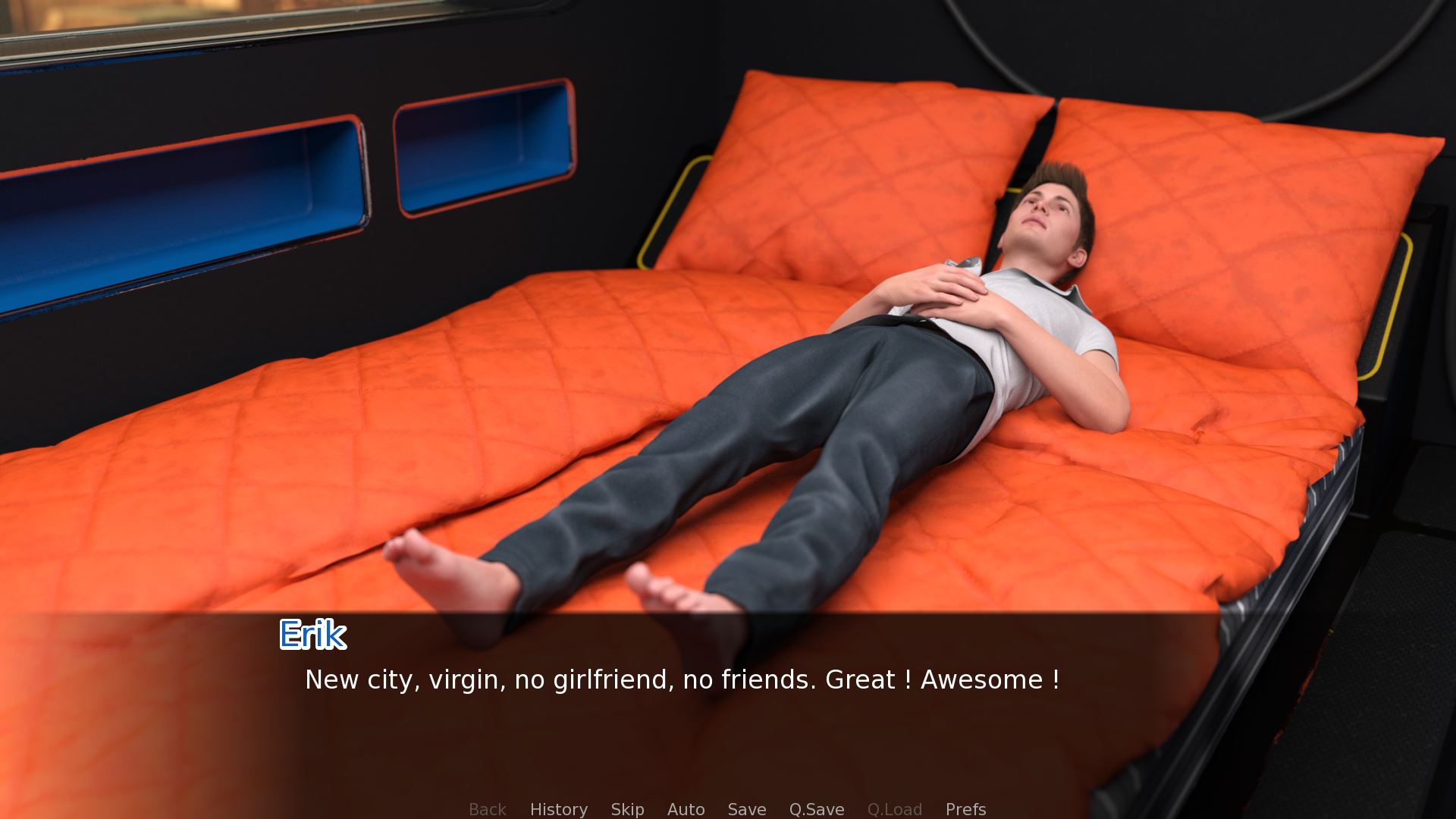The height and width of the screenshot is (819, 1456).
Task: Open the Prefs settings screen
Action: click(965, 809)
